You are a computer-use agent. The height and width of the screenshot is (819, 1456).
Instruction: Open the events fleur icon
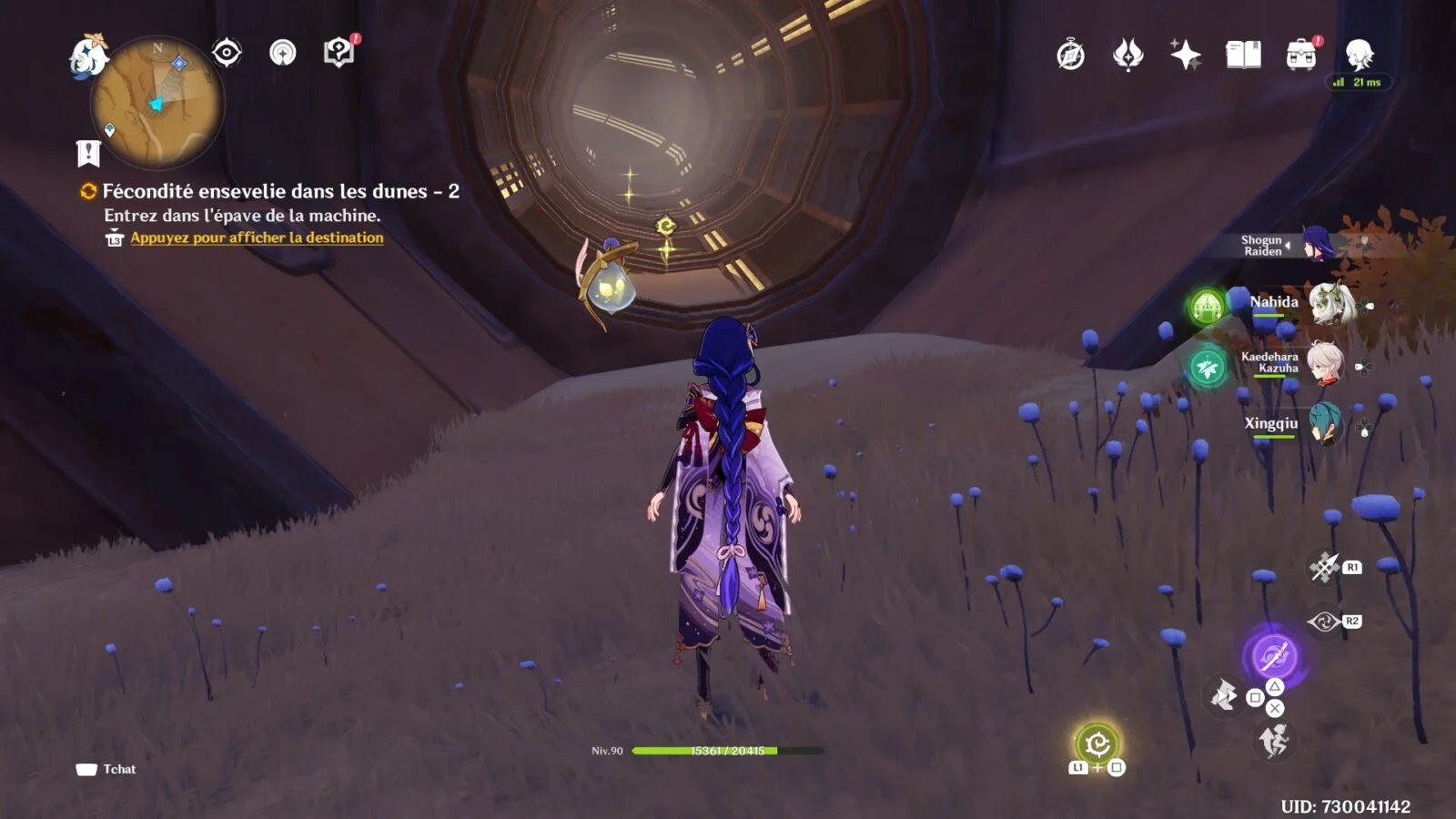click(1127, 56)
